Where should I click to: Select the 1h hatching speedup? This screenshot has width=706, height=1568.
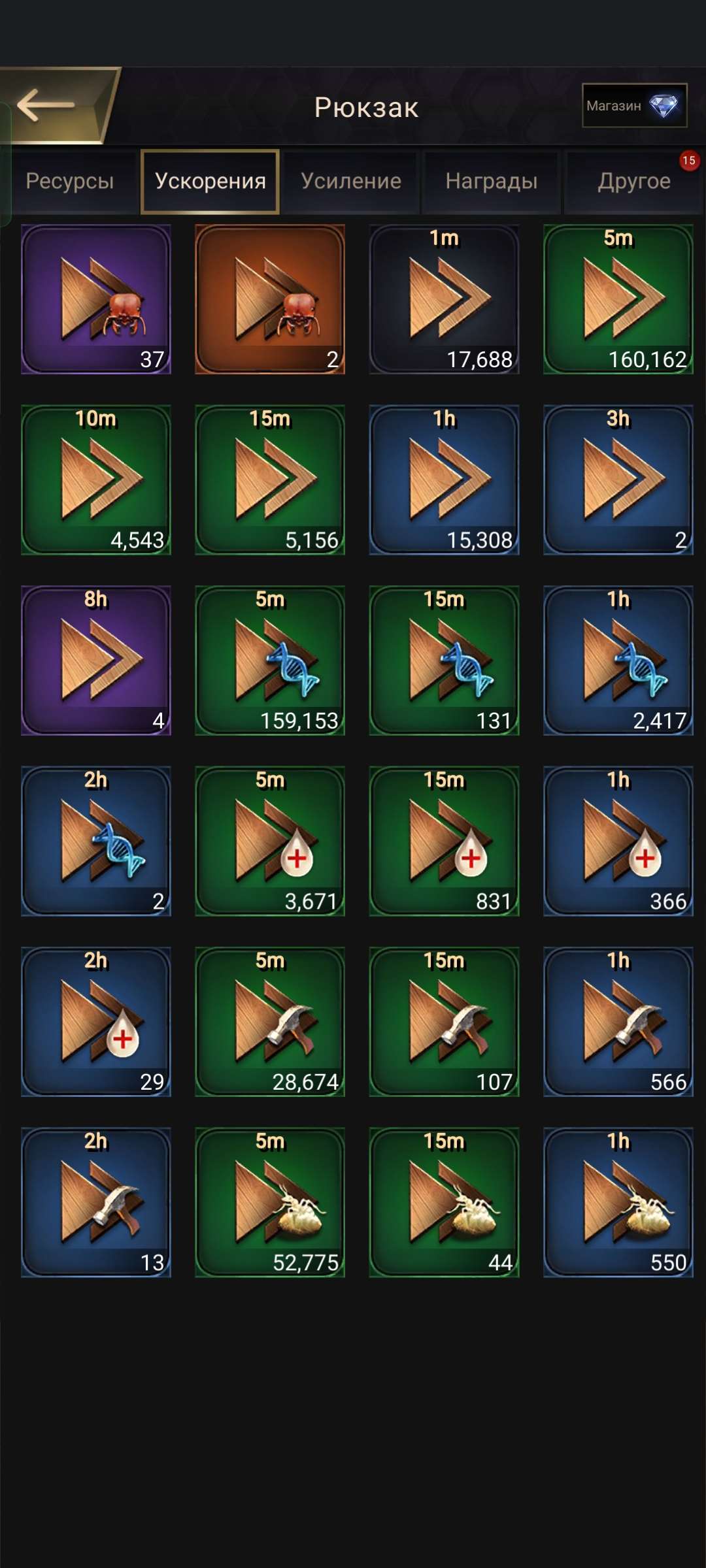[618, 1202]
